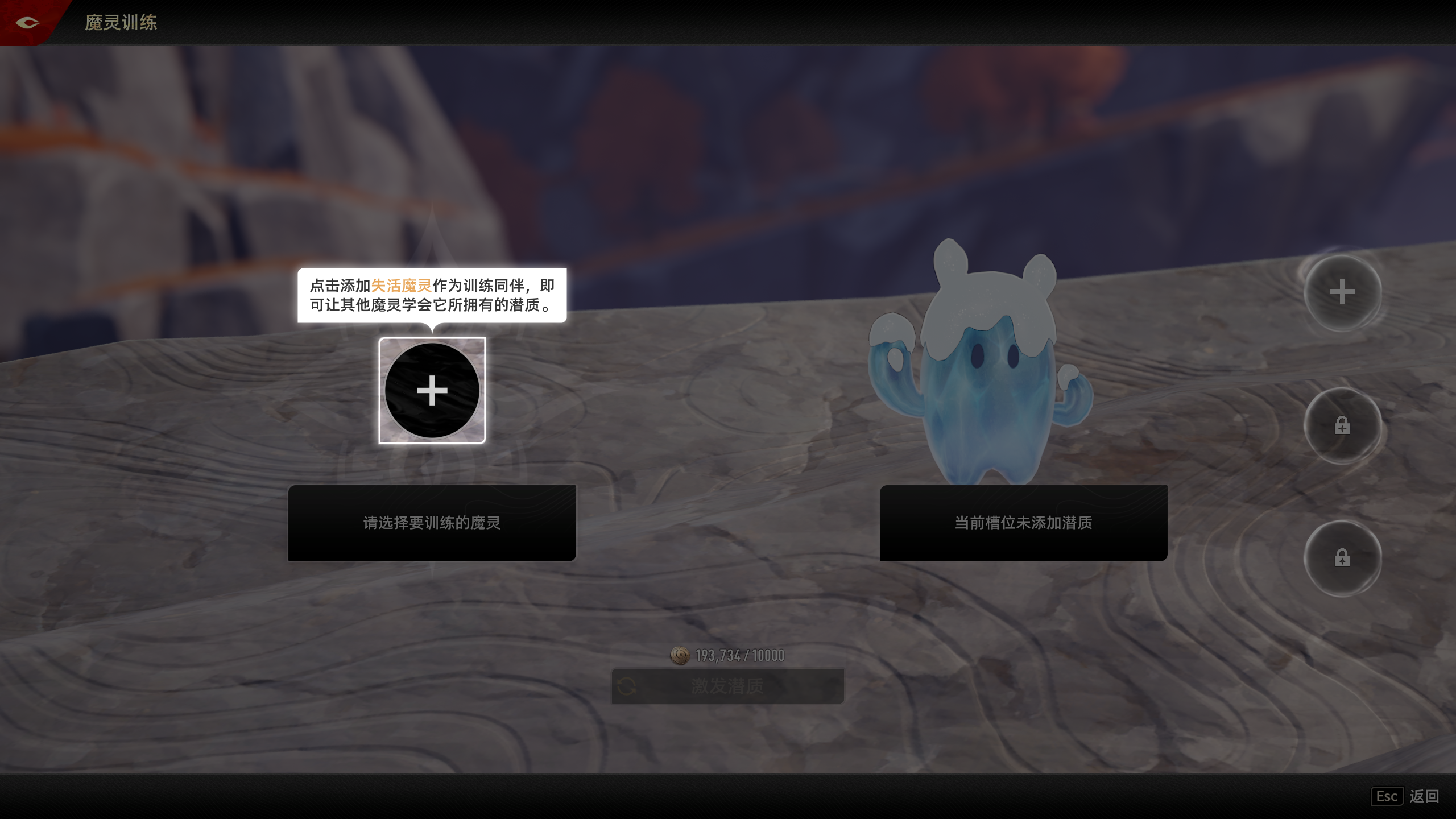Click the bottom padlock slot icon

point(1341,559)
